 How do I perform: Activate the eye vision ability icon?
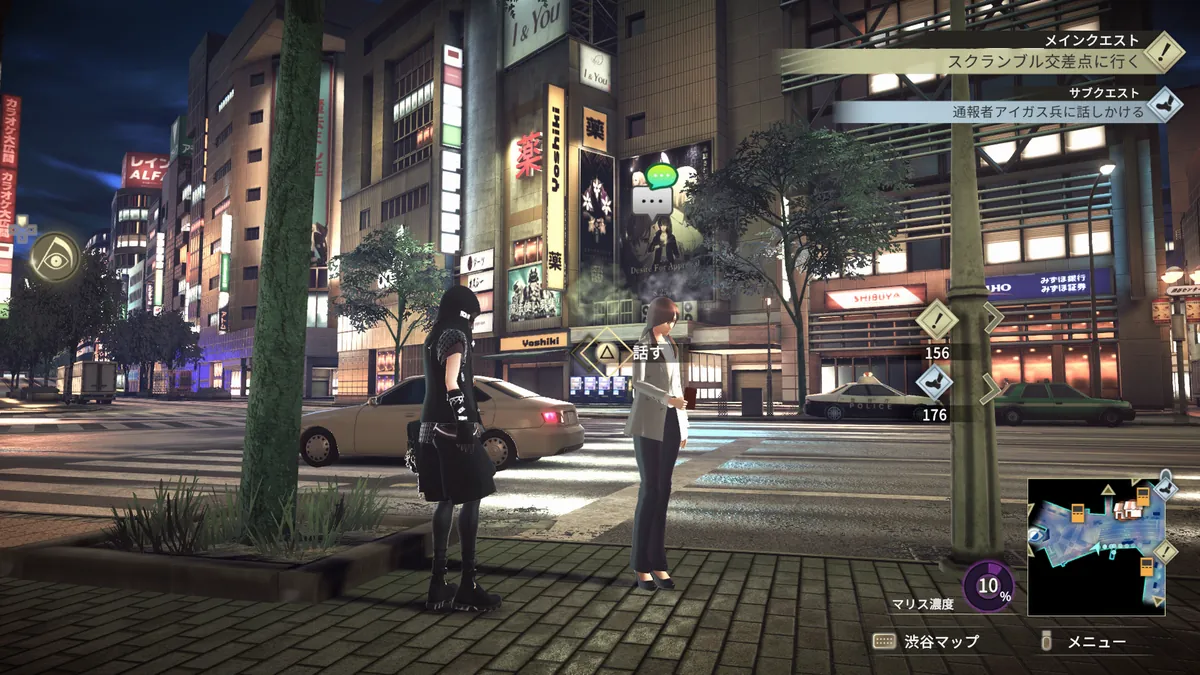click(54, 257)
